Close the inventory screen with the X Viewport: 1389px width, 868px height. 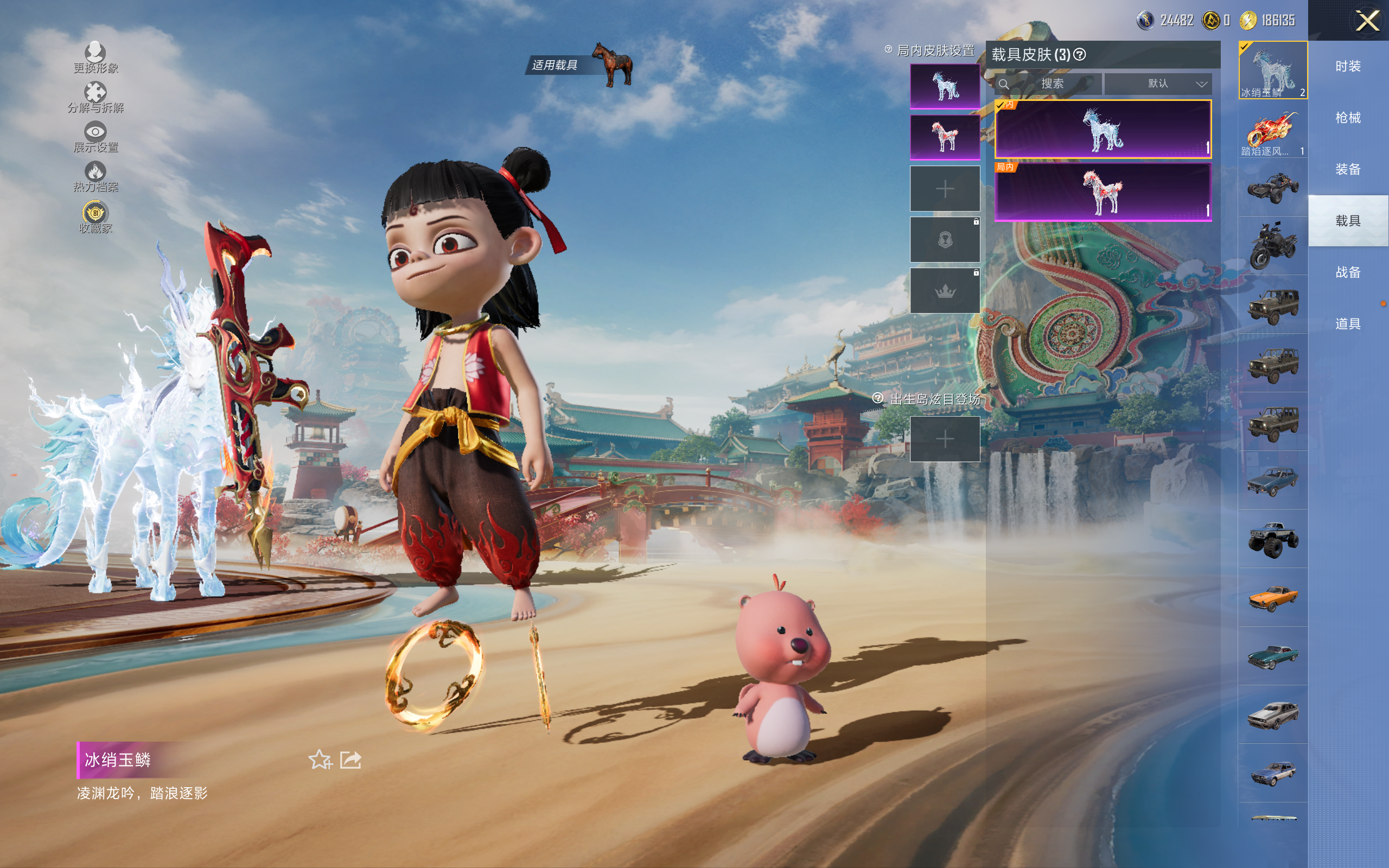coord(1367,21)
